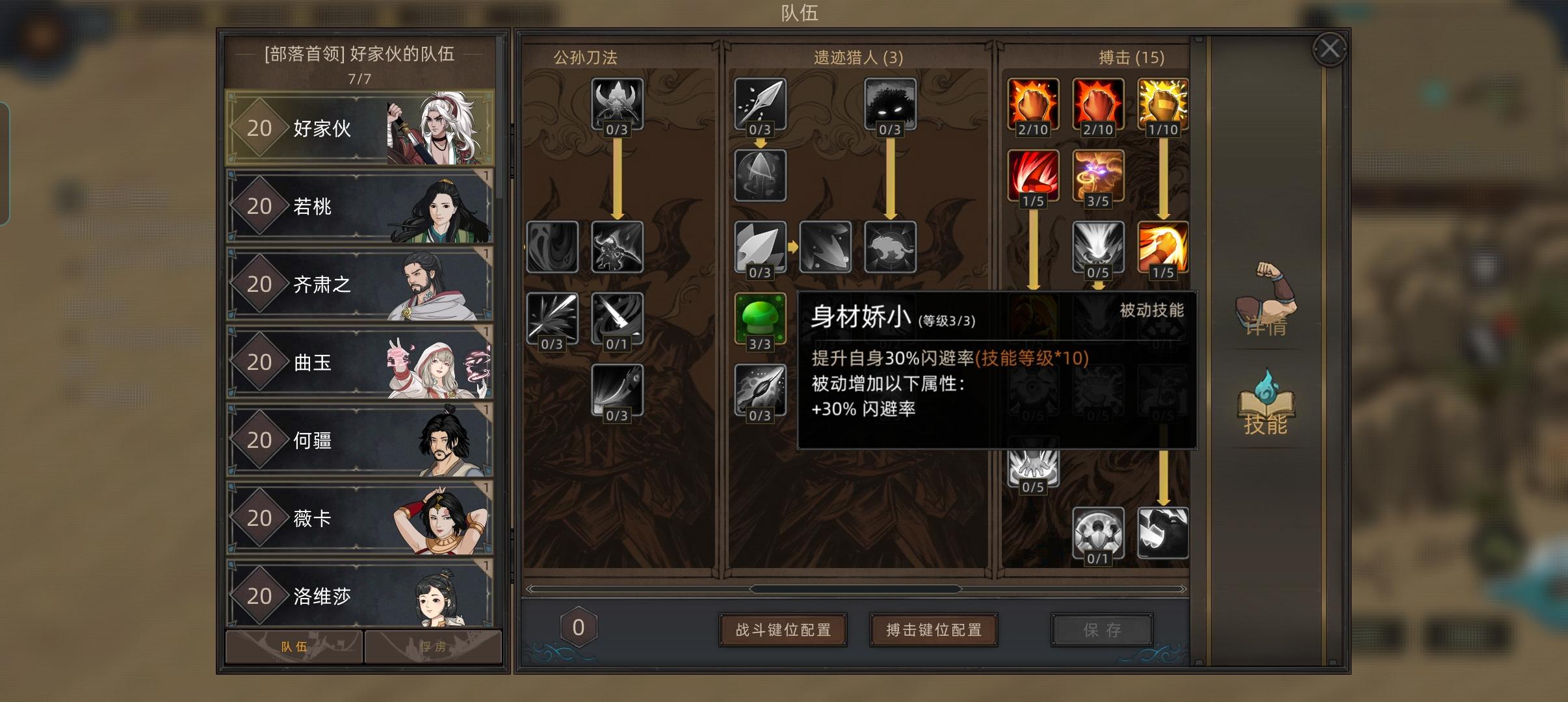Open 战斗键位配置 key binding settings
The image size is (1568, 702).
[x=783, y=629]
